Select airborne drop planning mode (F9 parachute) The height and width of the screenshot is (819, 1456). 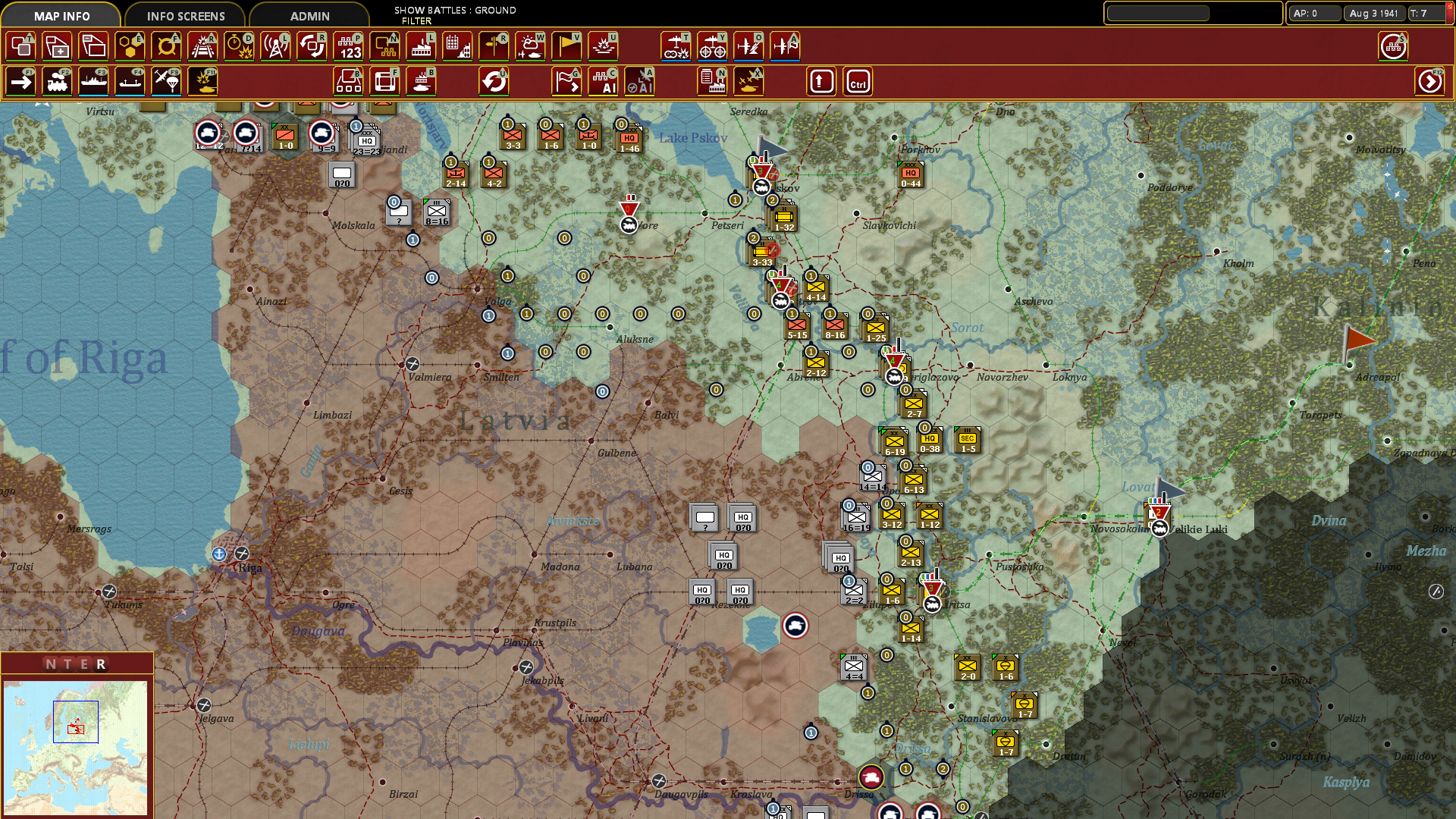pyautogui.click(x=166, y=81)
